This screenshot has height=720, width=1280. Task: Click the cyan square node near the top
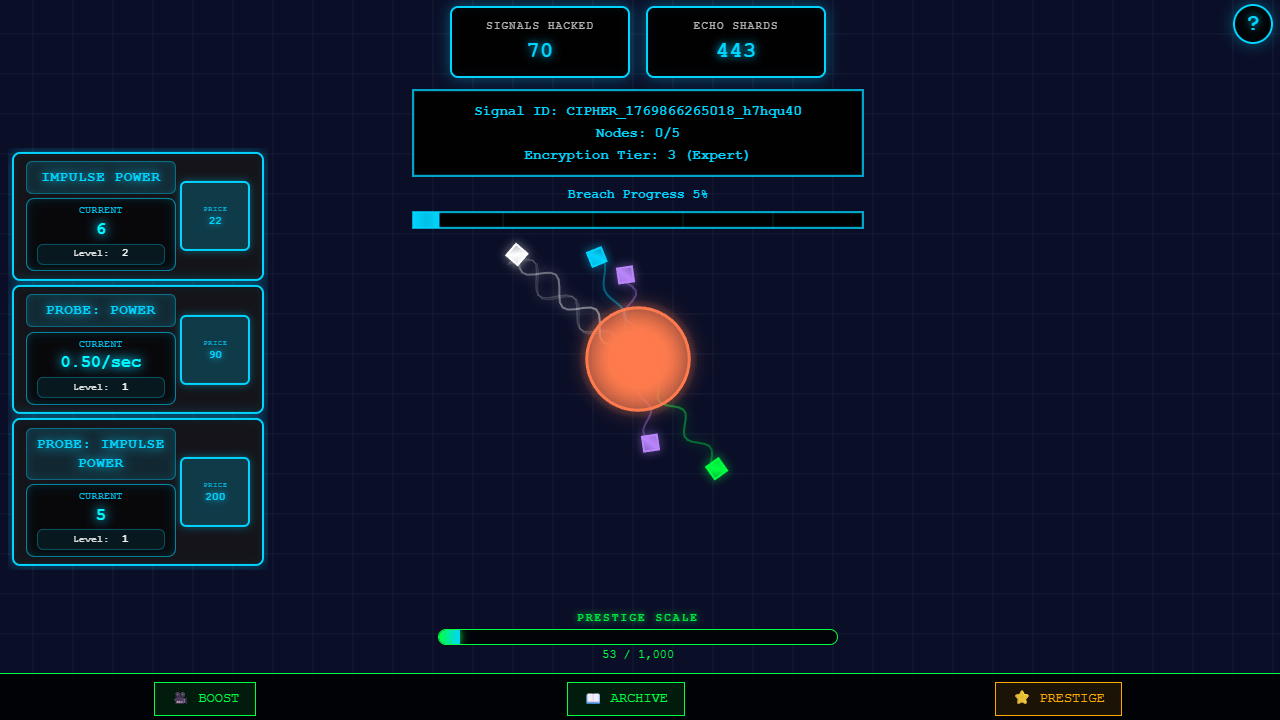pos(597,256)
